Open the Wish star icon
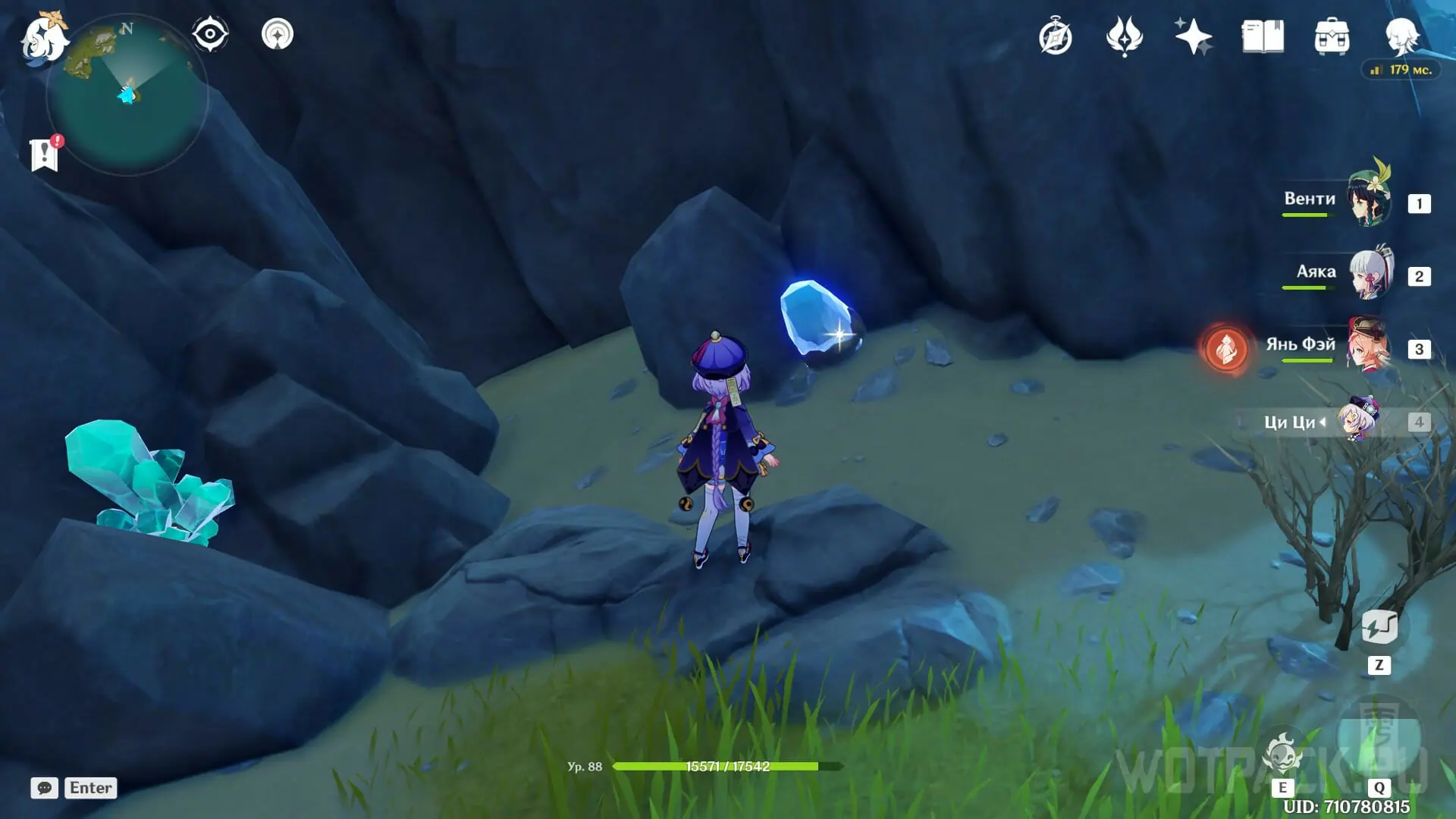 pos(1193,37)
